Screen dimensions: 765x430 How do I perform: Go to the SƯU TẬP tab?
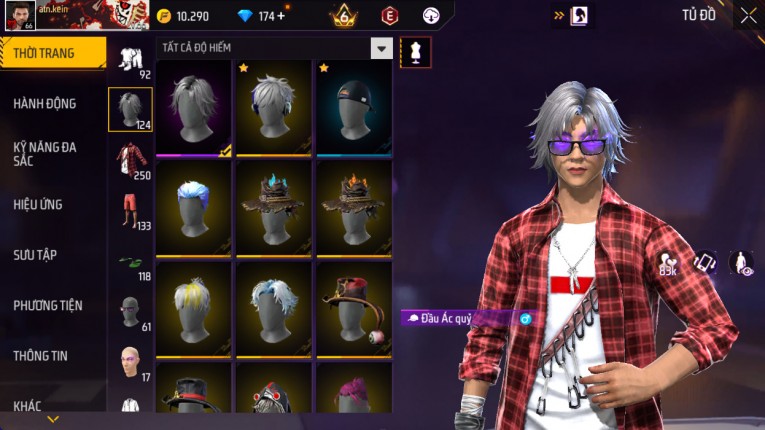(x=35, y=255)
